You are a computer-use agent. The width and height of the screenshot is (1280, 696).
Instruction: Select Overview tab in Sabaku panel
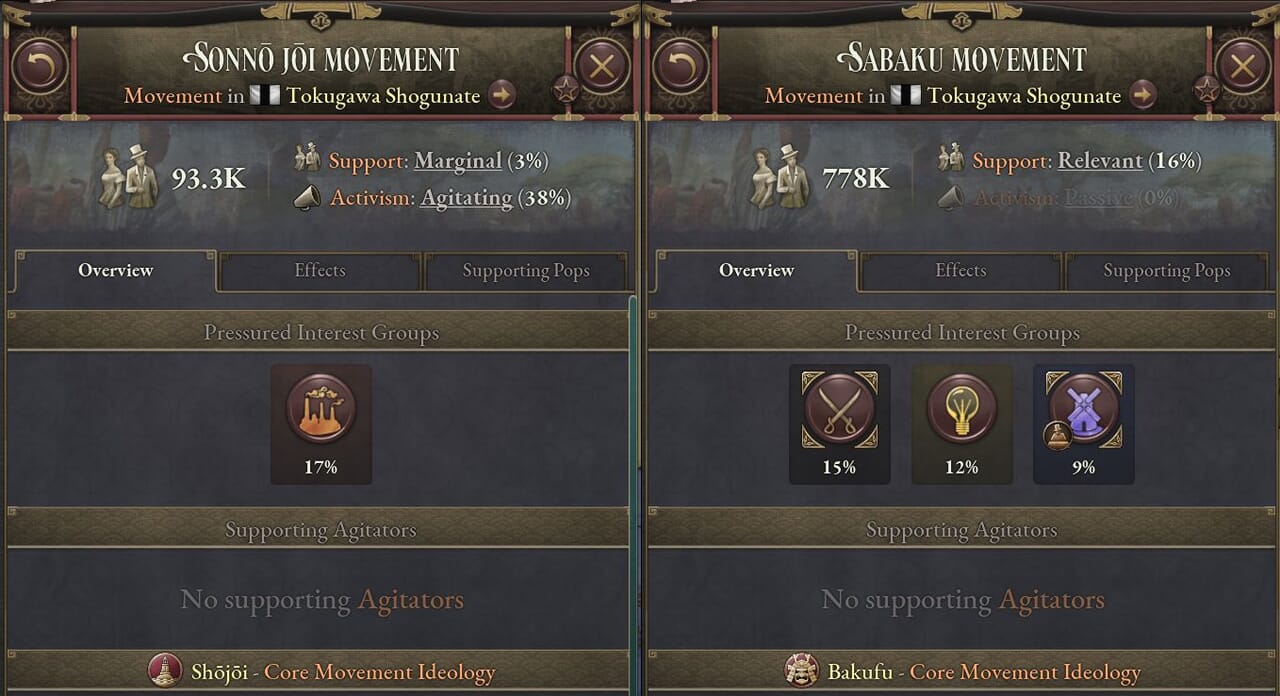pos(757,271)
